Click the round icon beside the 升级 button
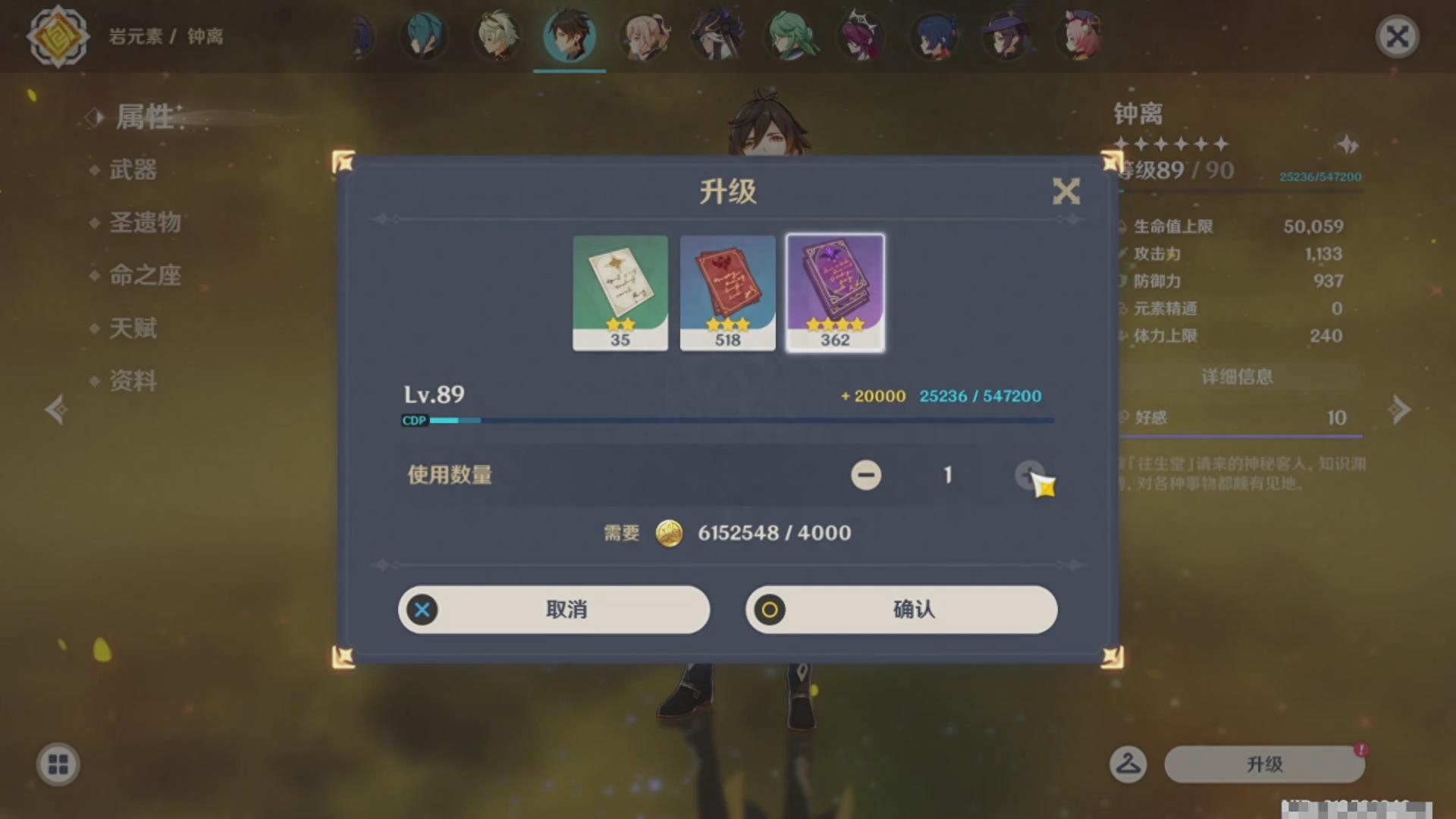 coord(1128,764)
